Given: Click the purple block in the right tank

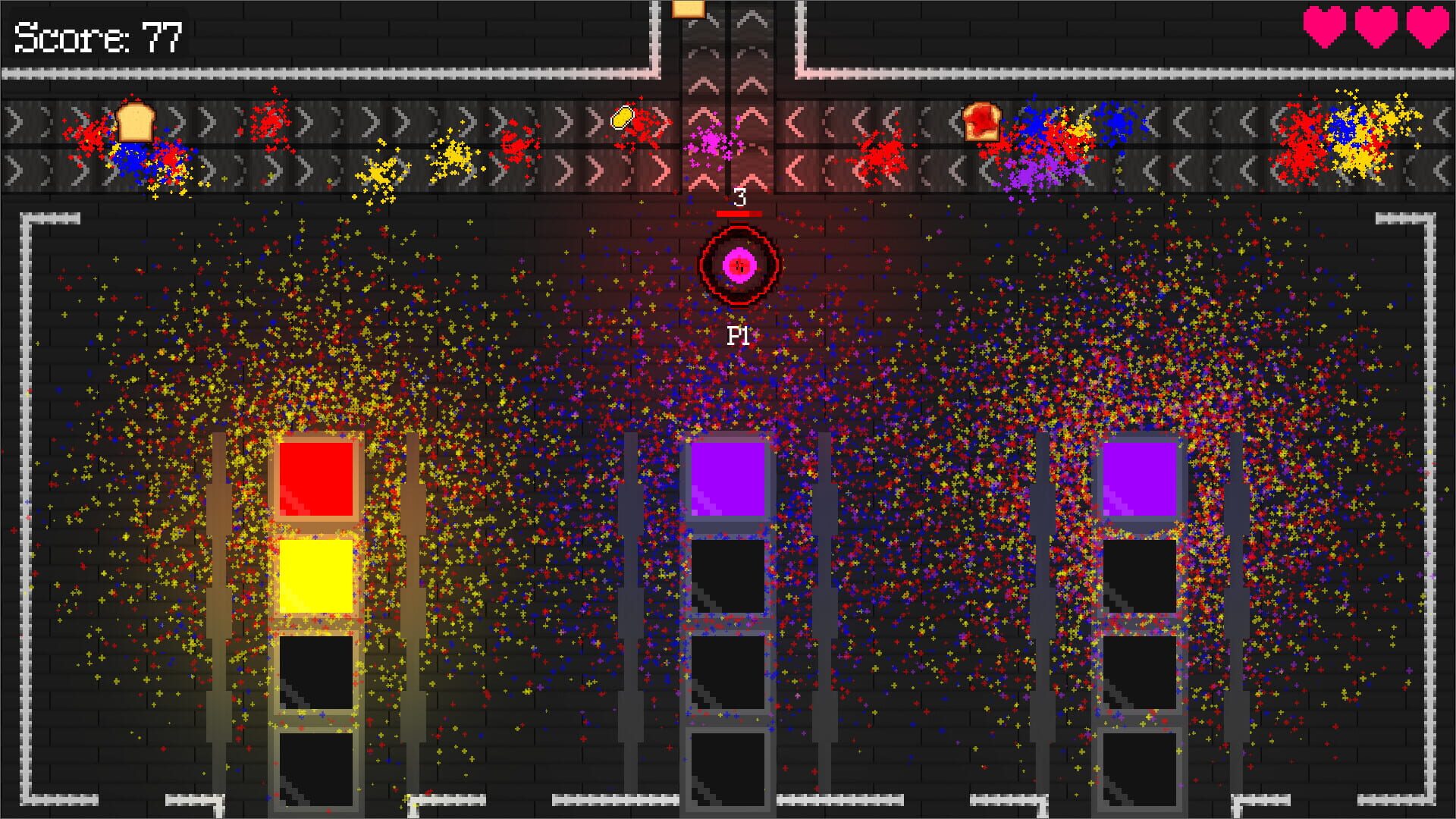Looking at the screenshot, I should 1139,477.
